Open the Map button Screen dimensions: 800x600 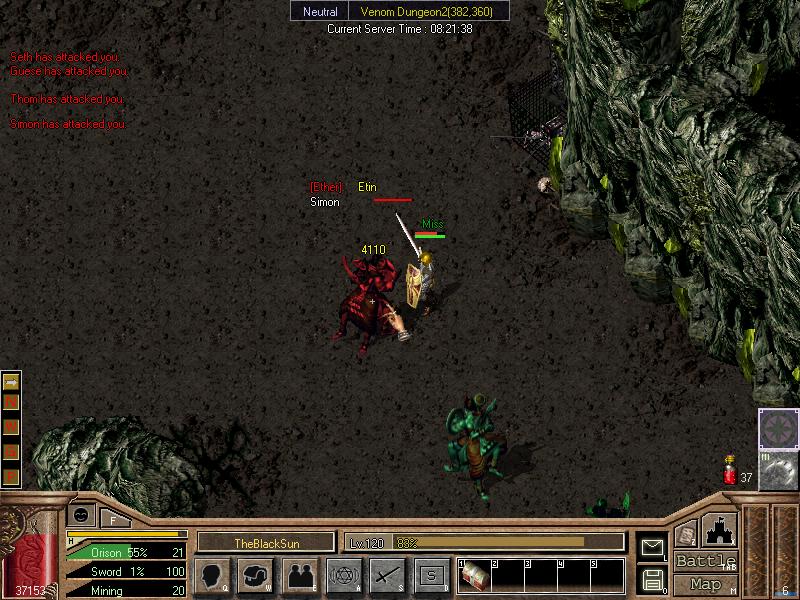click(x=706, y=584)
